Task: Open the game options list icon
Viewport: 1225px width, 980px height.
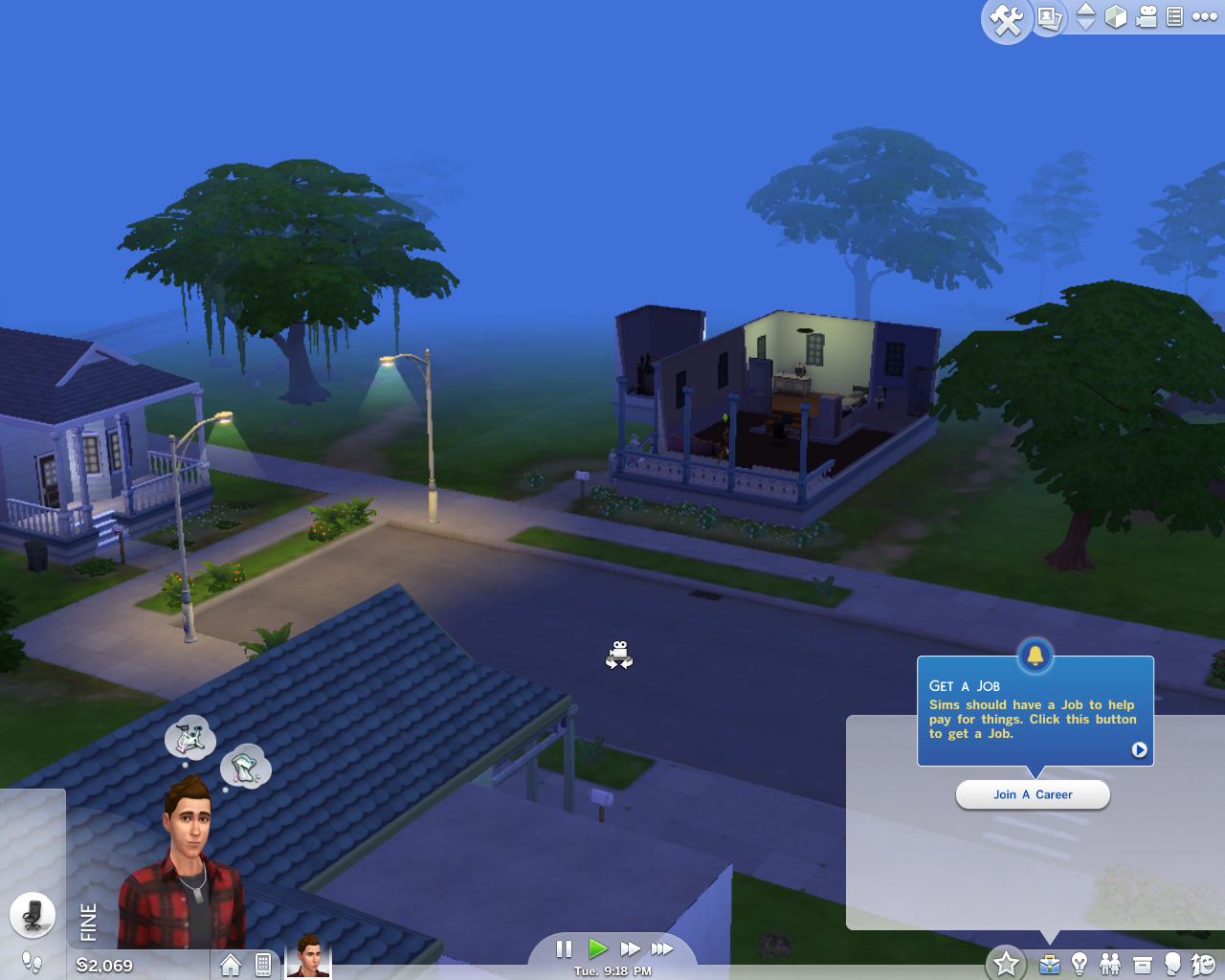Action: pyautogui.click(x=1175, y=16)
